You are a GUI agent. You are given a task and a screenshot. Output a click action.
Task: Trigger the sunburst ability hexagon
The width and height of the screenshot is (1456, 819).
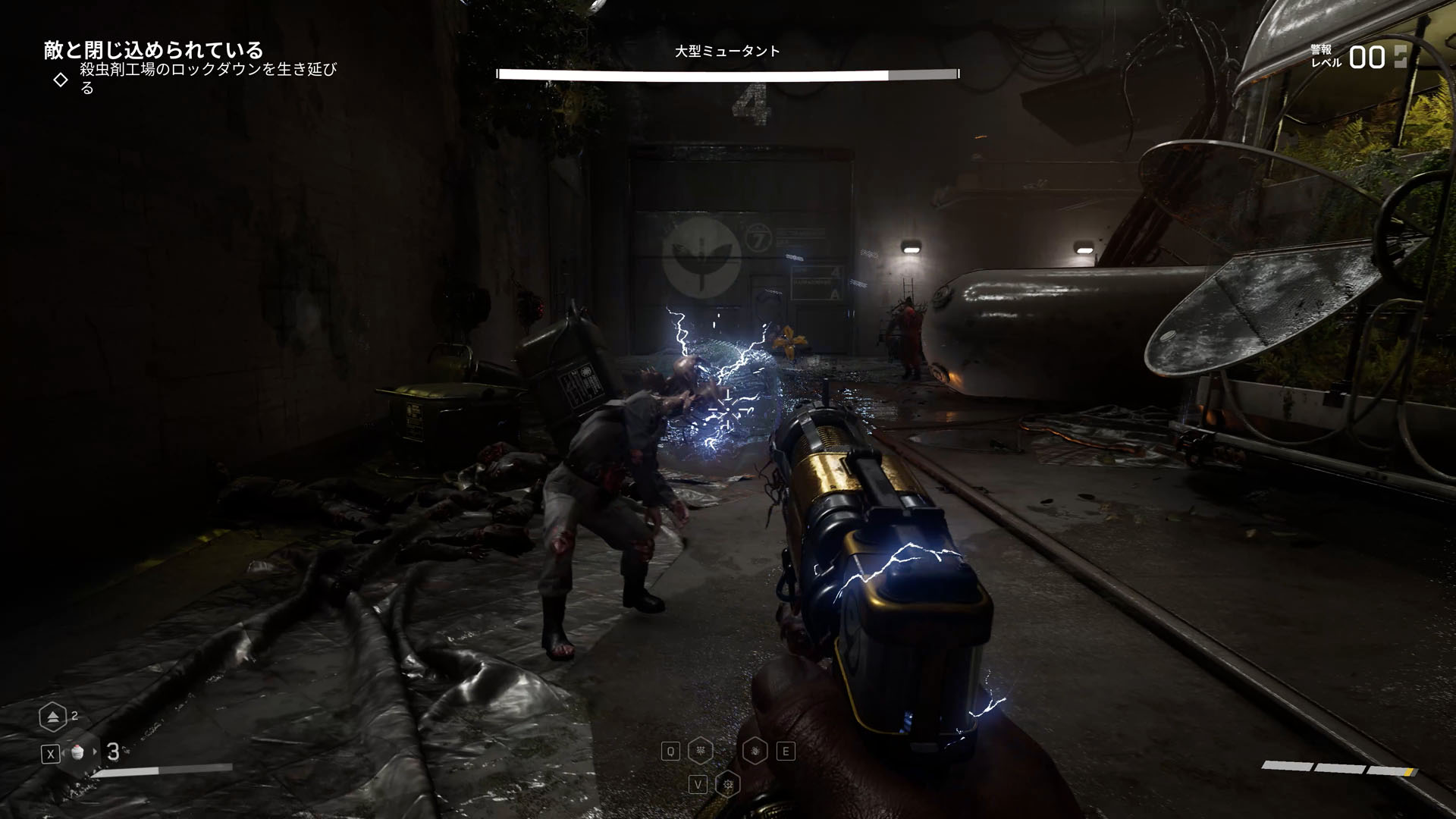(x=728, y=784)
